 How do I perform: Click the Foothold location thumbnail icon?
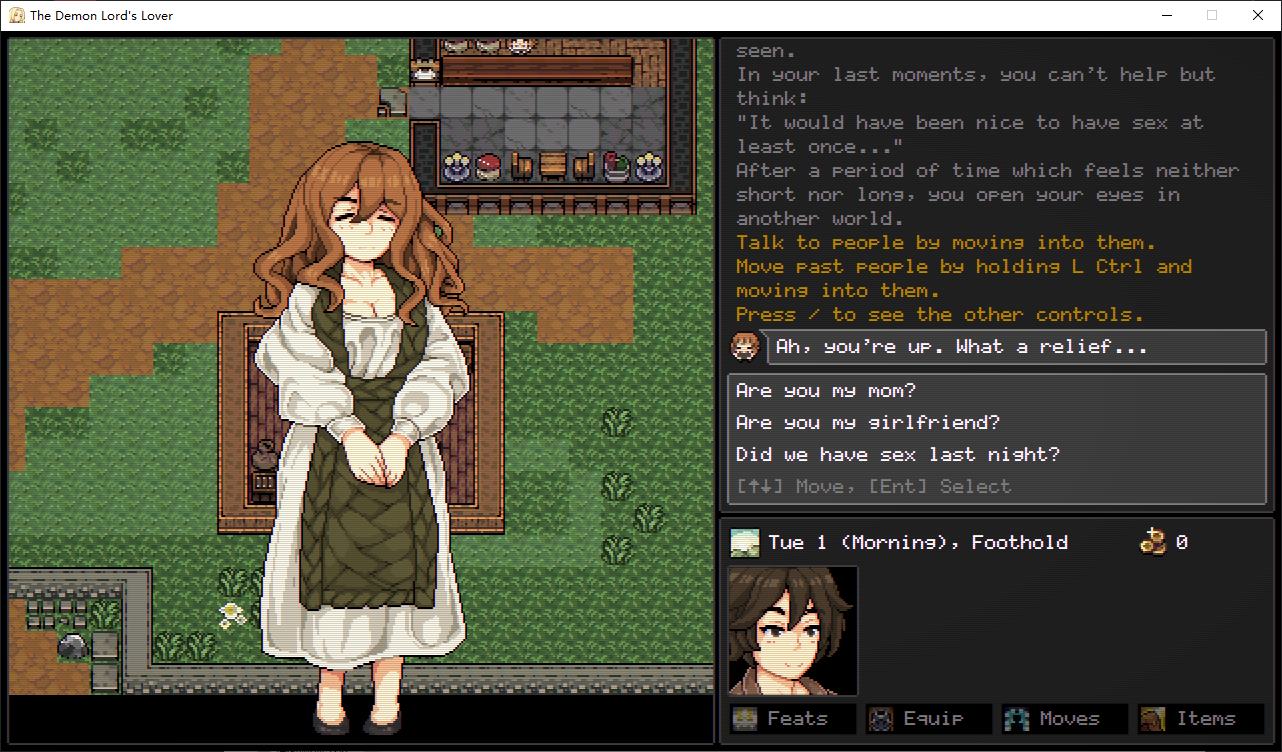point(745,541)
